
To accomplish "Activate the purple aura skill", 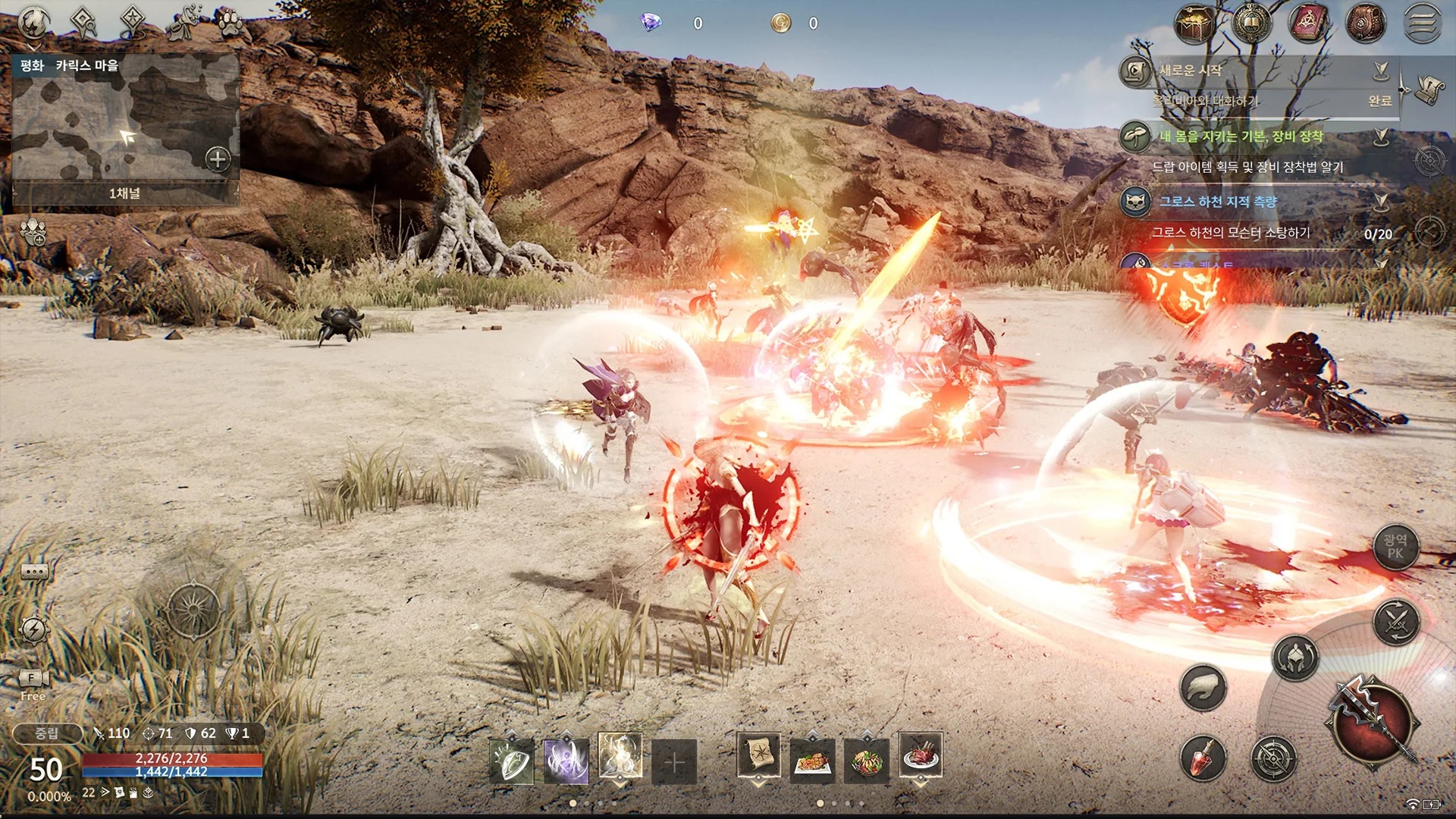I will 566,758.
